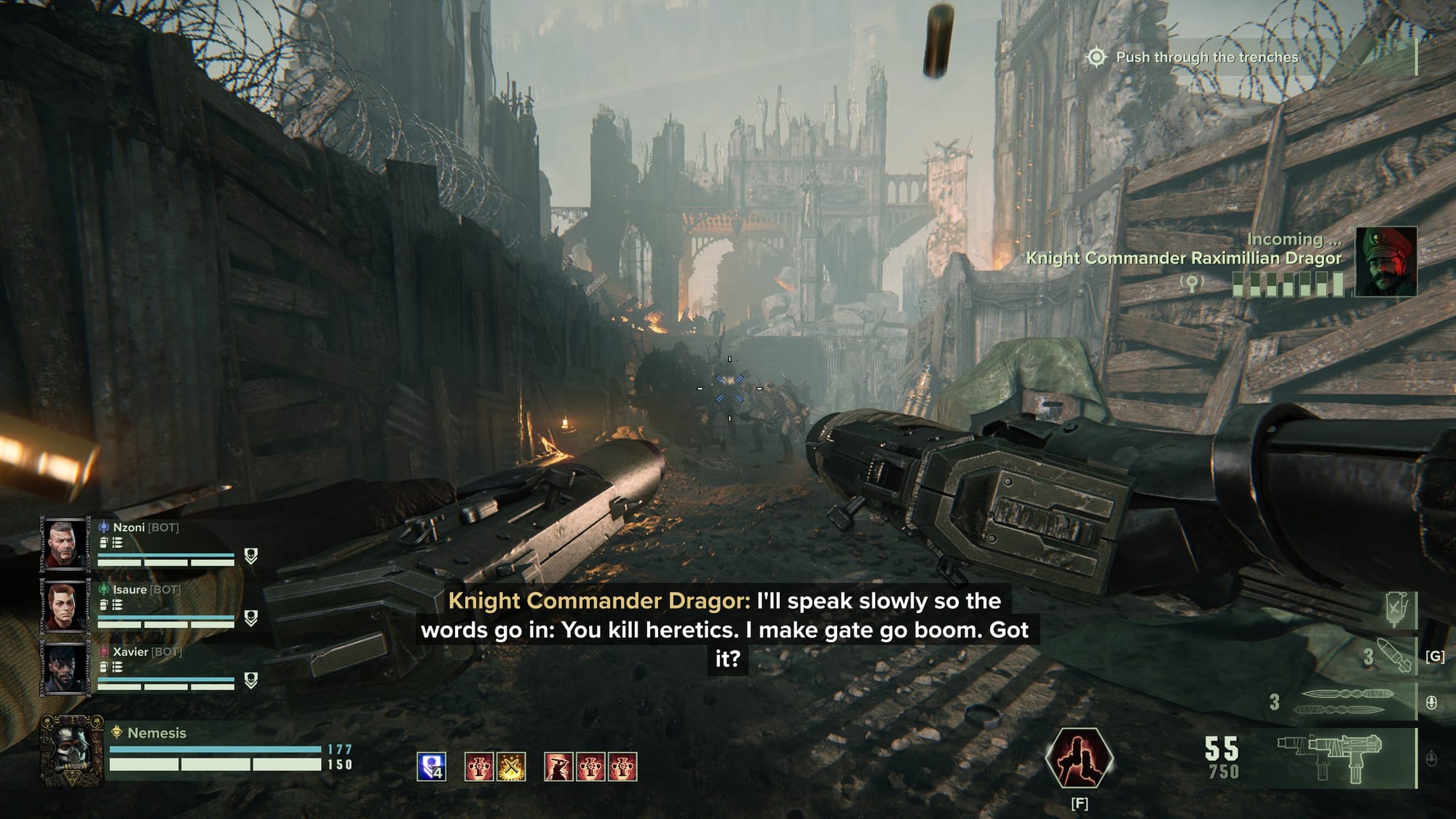Image resolution: width=1456 pixels, height=819 pixels.
Task: Click the Push through the trenches objective
Action: [x=1206, y=57]
